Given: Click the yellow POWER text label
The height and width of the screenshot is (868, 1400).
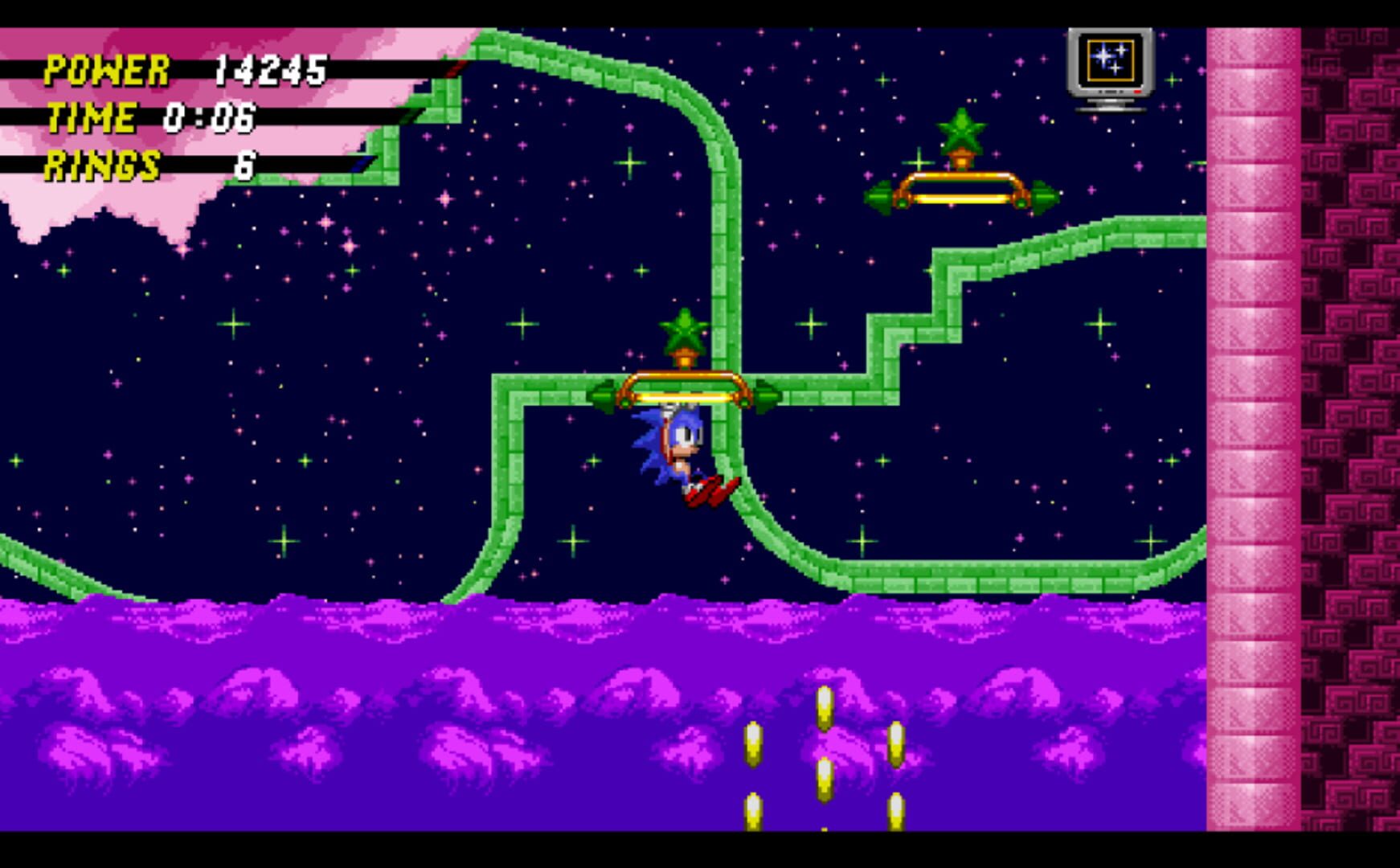Looking at the screenshot, I should tap(104, 68).
